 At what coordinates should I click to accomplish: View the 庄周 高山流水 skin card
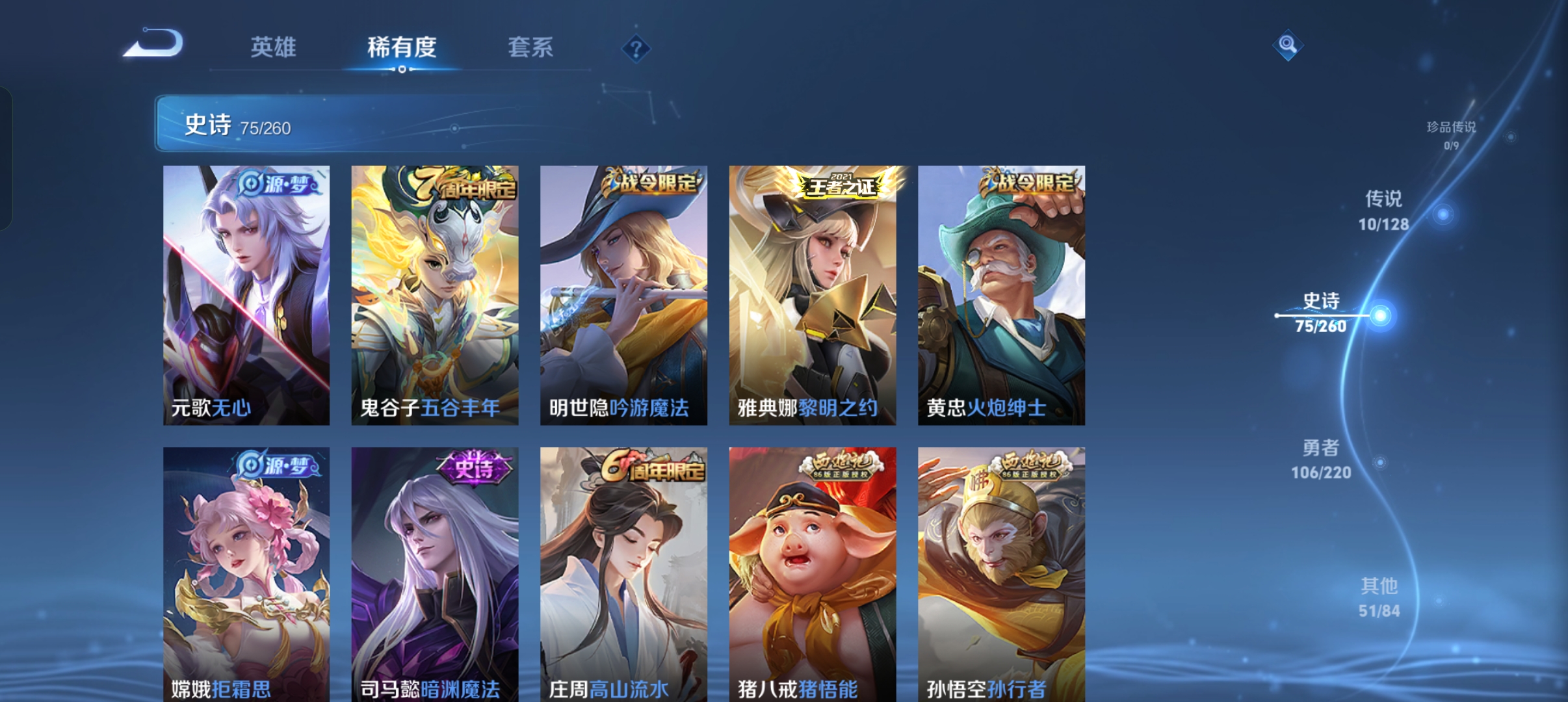click(623, 575)
